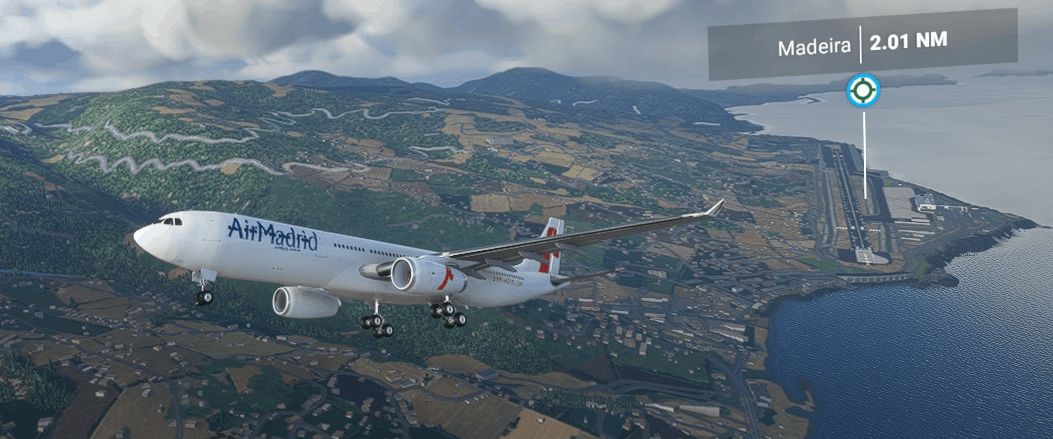Select the Madeira distance label banner
The width and height of the screenshot is (1053, 439).
coord(862,46)
